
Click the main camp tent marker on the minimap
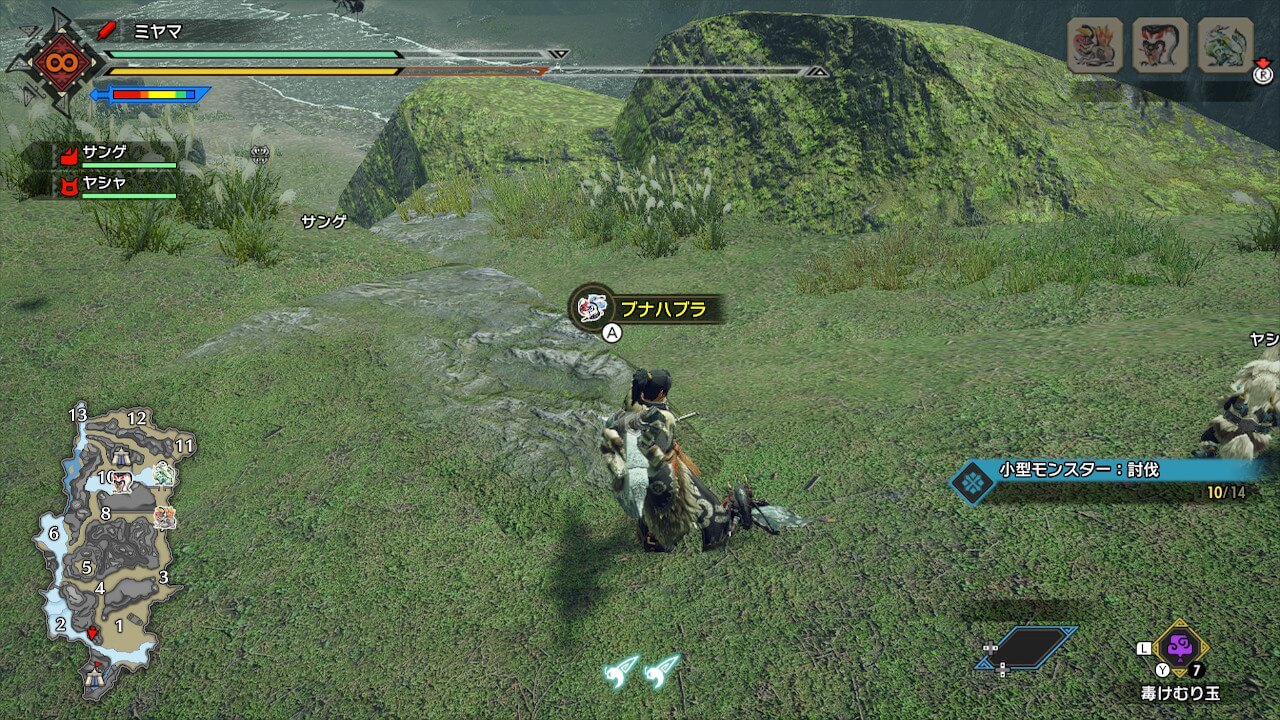97,676
